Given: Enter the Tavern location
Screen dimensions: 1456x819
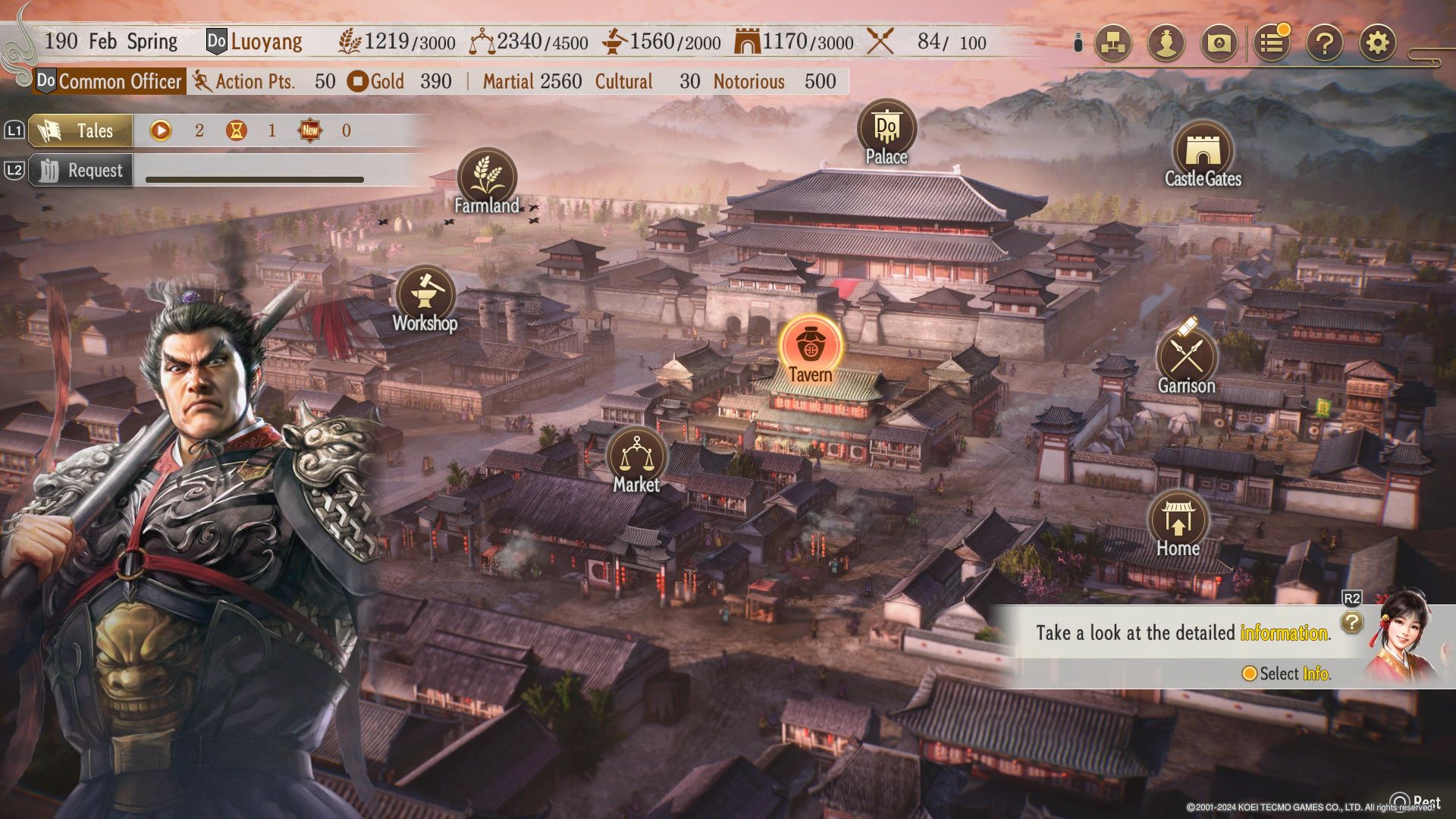Looking at the screenshot, I should pyautogui.click(x=811, y=345).
